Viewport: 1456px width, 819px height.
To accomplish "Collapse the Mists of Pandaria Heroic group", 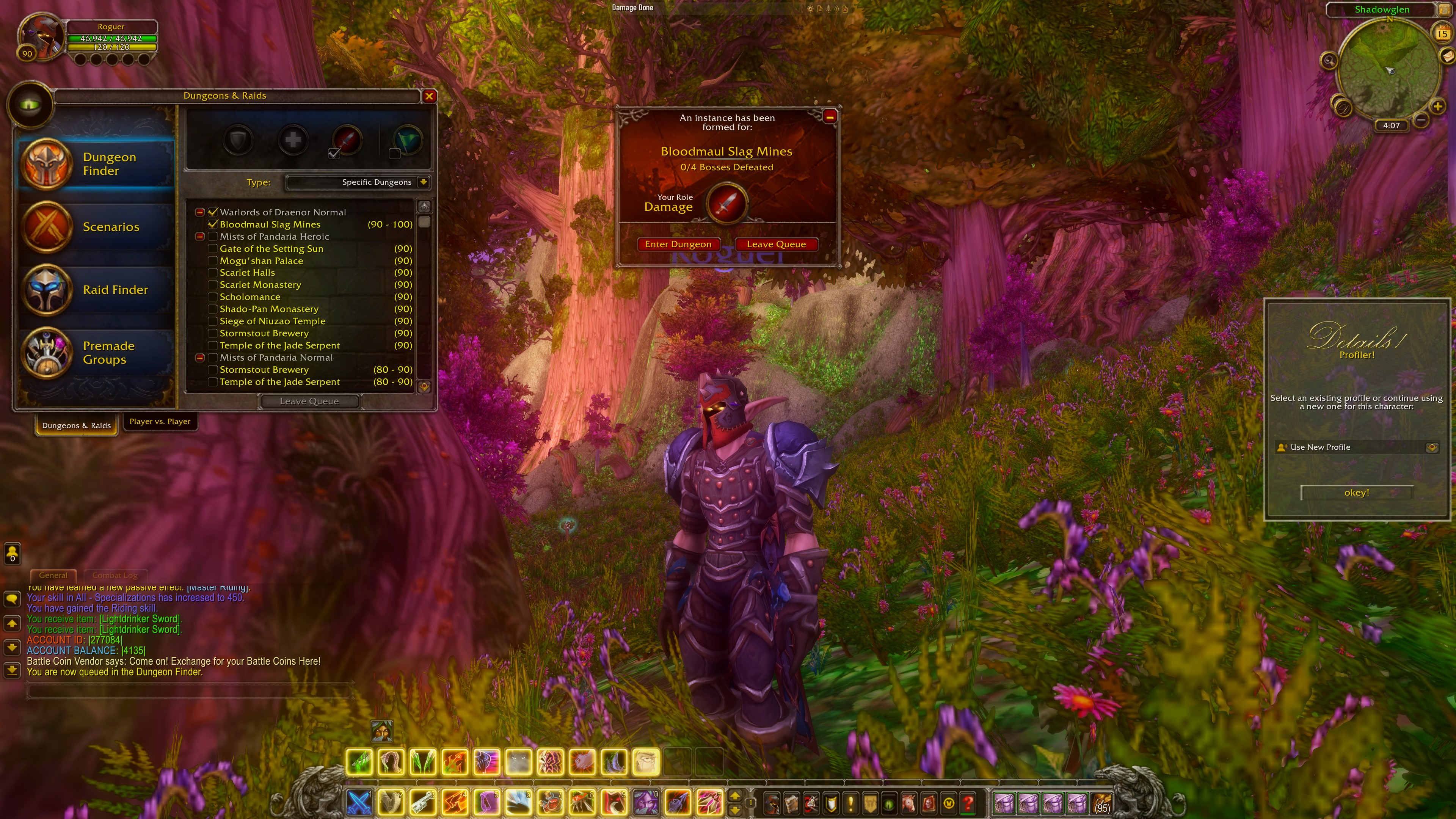I will (x=199, y=237).
